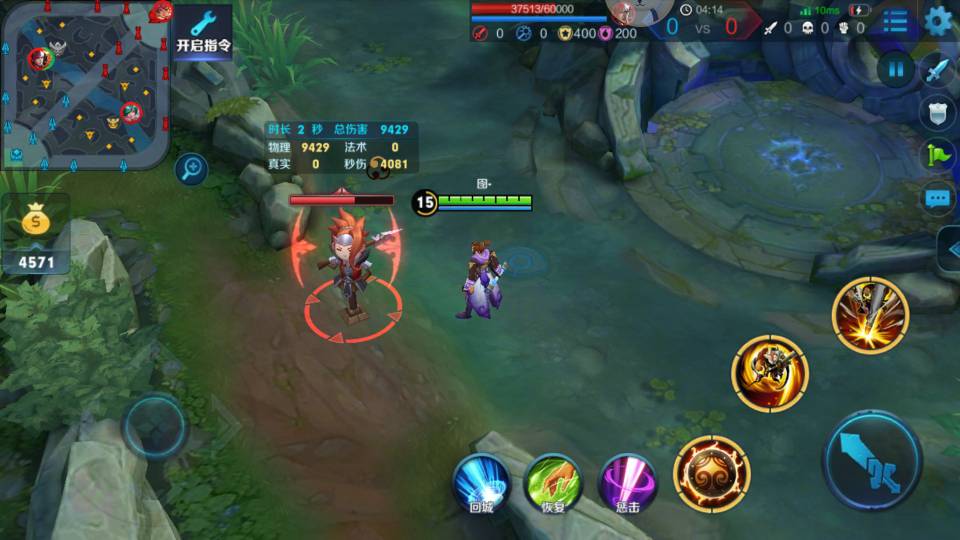Click the magnifying glass icon below minimap

point(190,169)
